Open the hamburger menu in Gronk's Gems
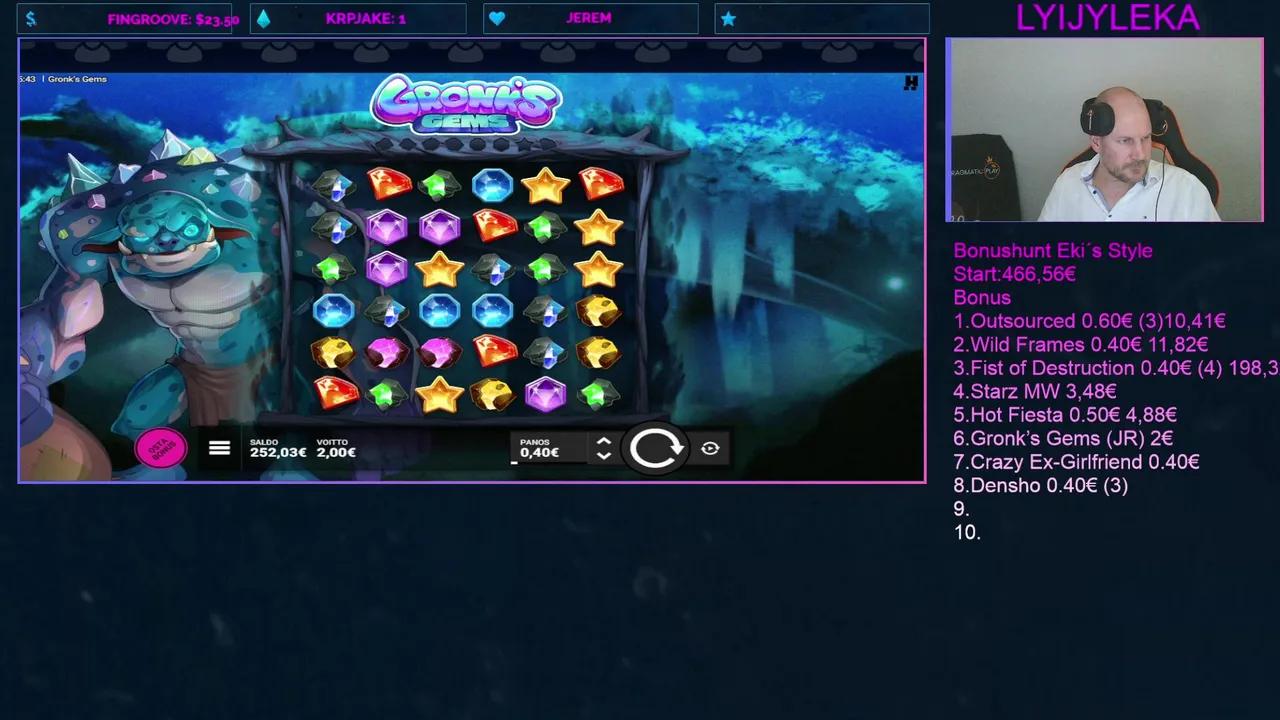The width and height of the screenshot is (1280, 720). 219,448
